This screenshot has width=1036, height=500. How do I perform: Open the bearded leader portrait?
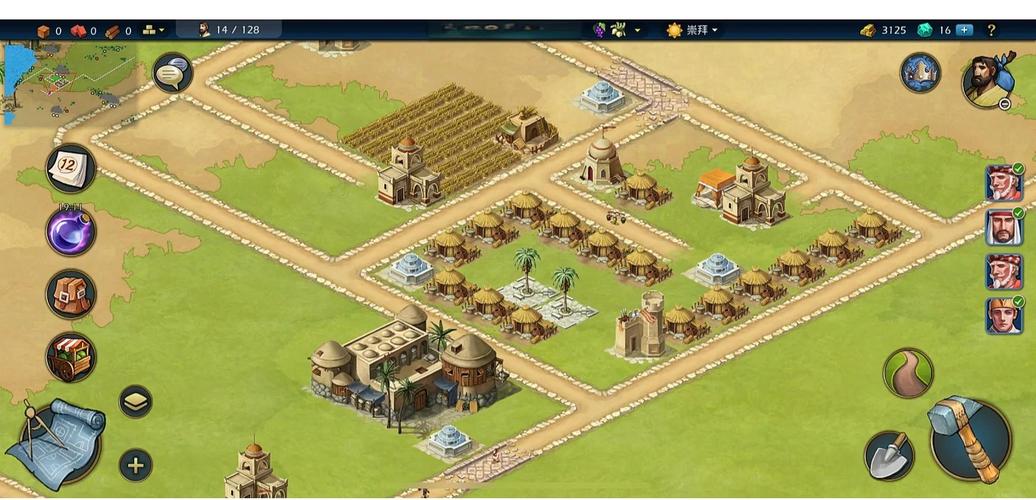pos(987,80)
